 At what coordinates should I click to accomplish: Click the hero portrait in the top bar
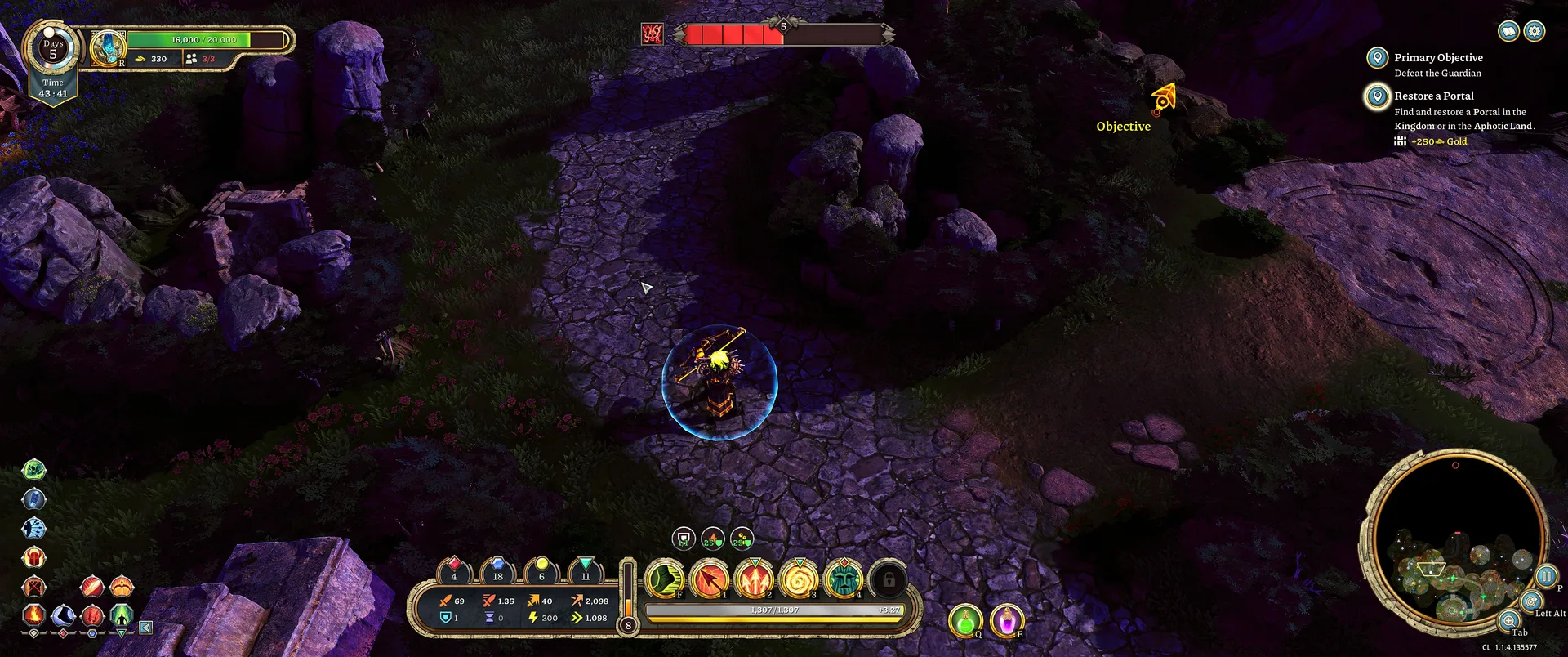click(x=108, y=48)
